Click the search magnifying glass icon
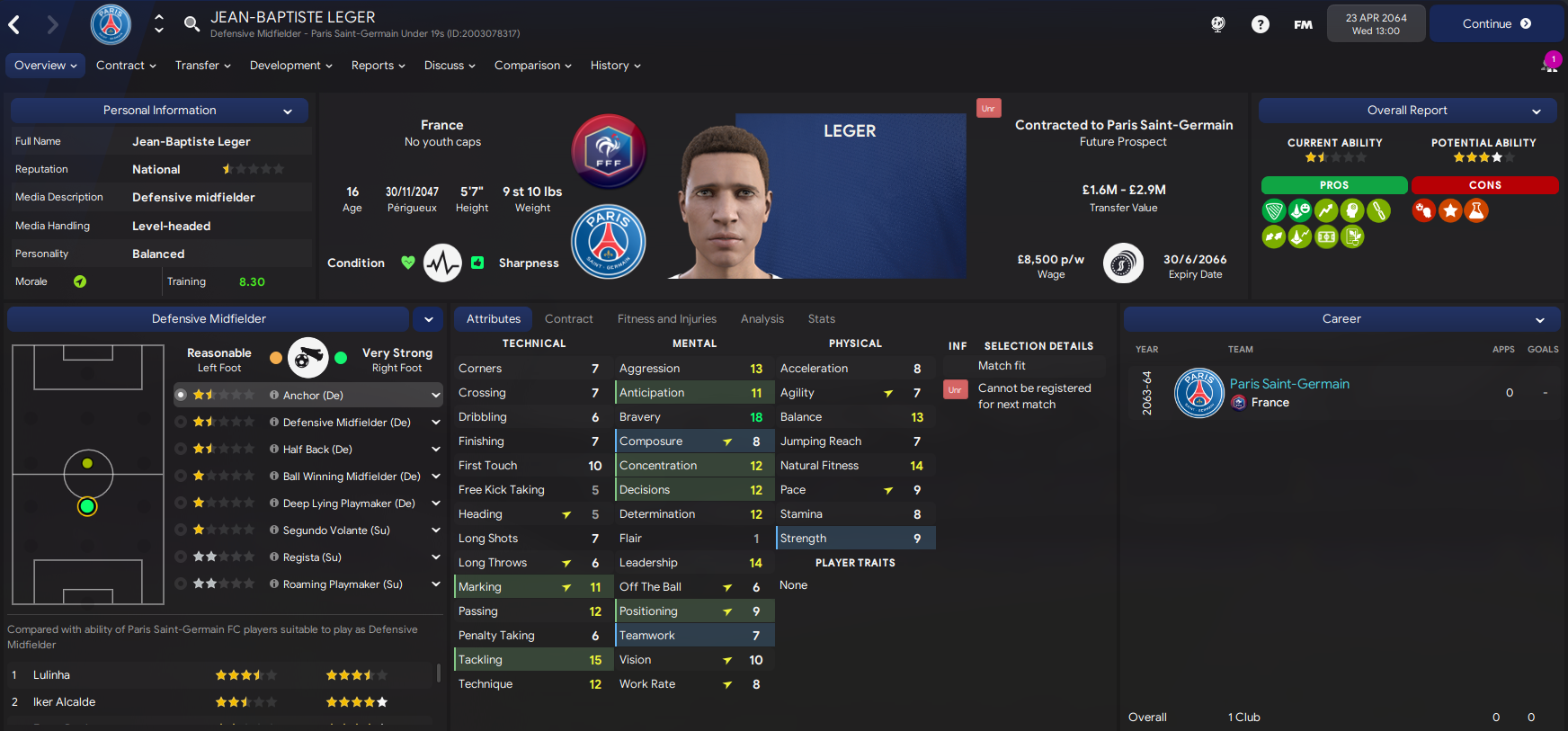 click(192, 23)
